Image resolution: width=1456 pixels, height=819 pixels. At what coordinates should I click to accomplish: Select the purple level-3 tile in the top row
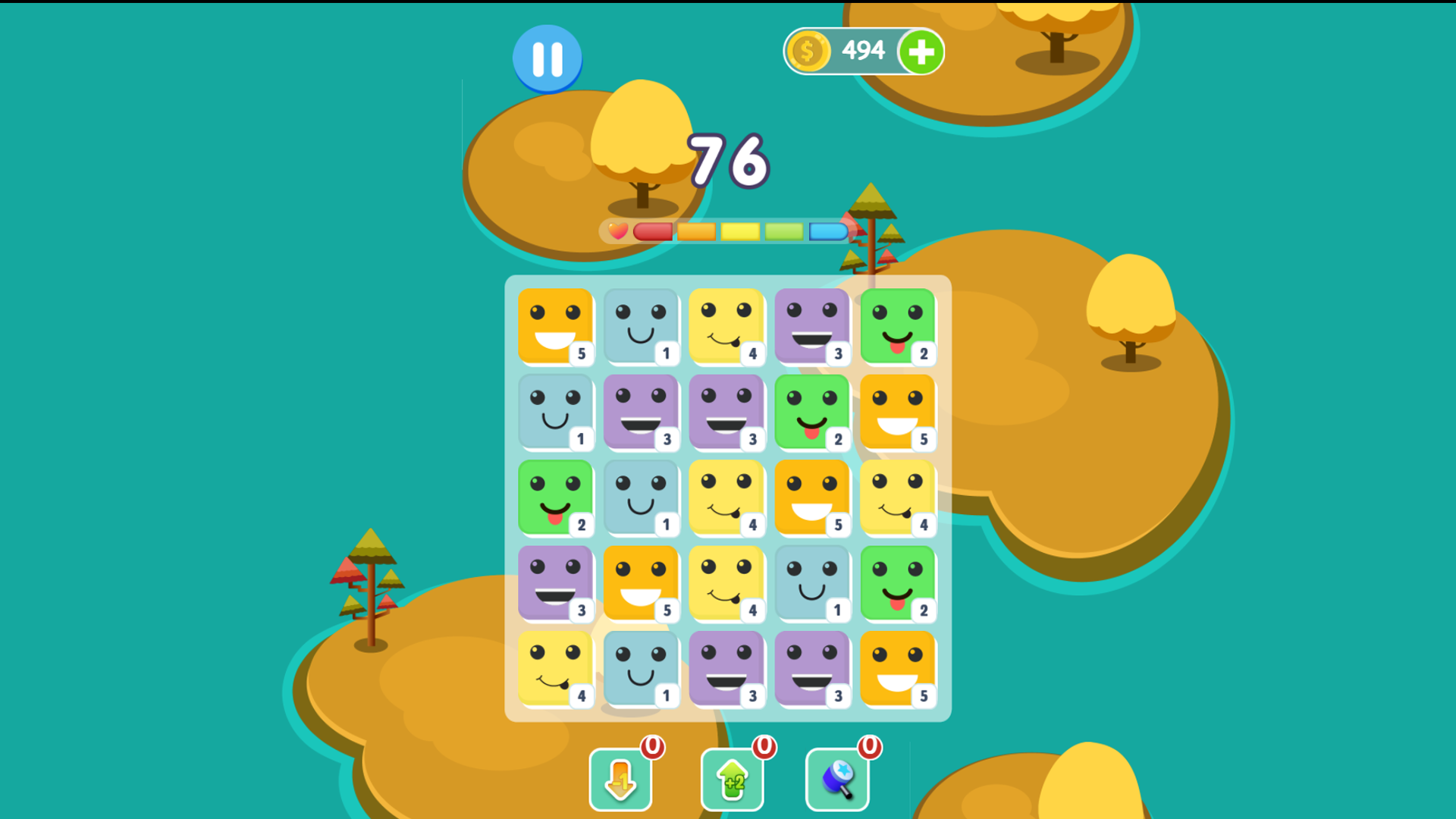point(814,328)
